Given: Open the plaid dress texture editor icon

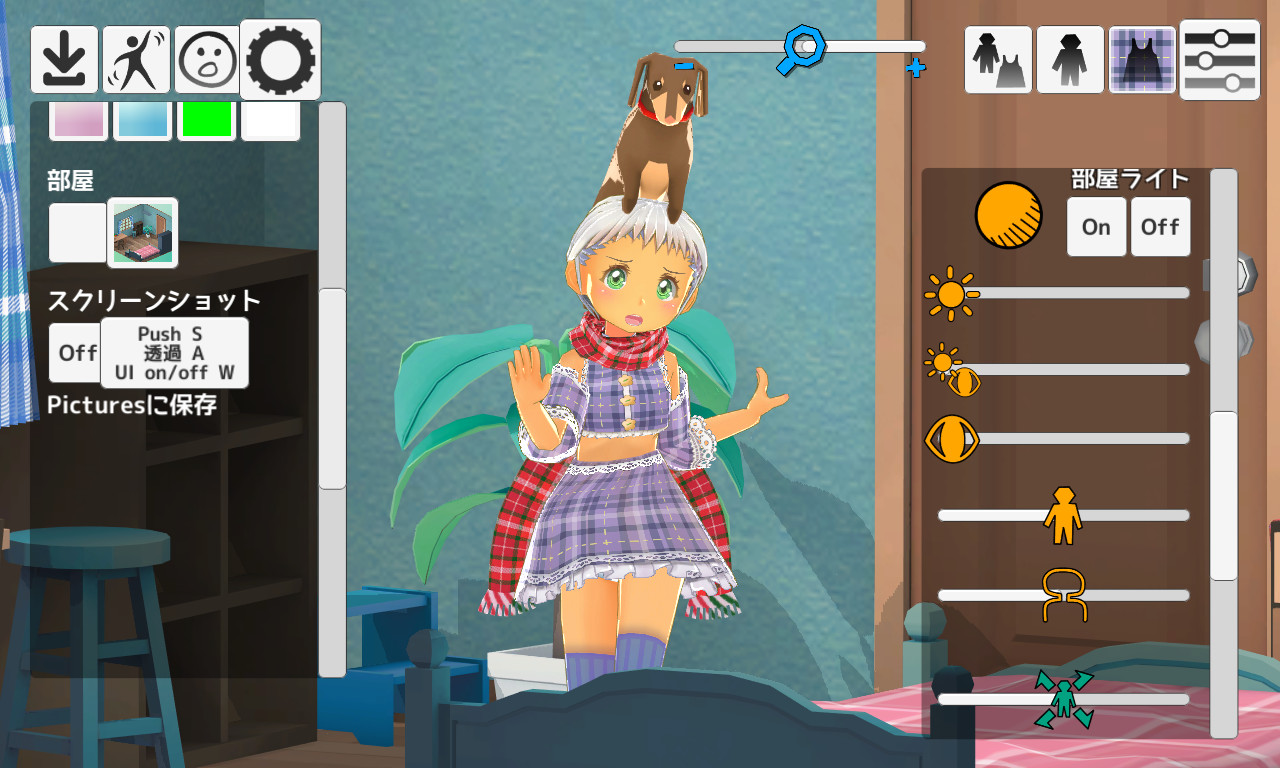Looking at the screenshot, I should point(1143,60).
